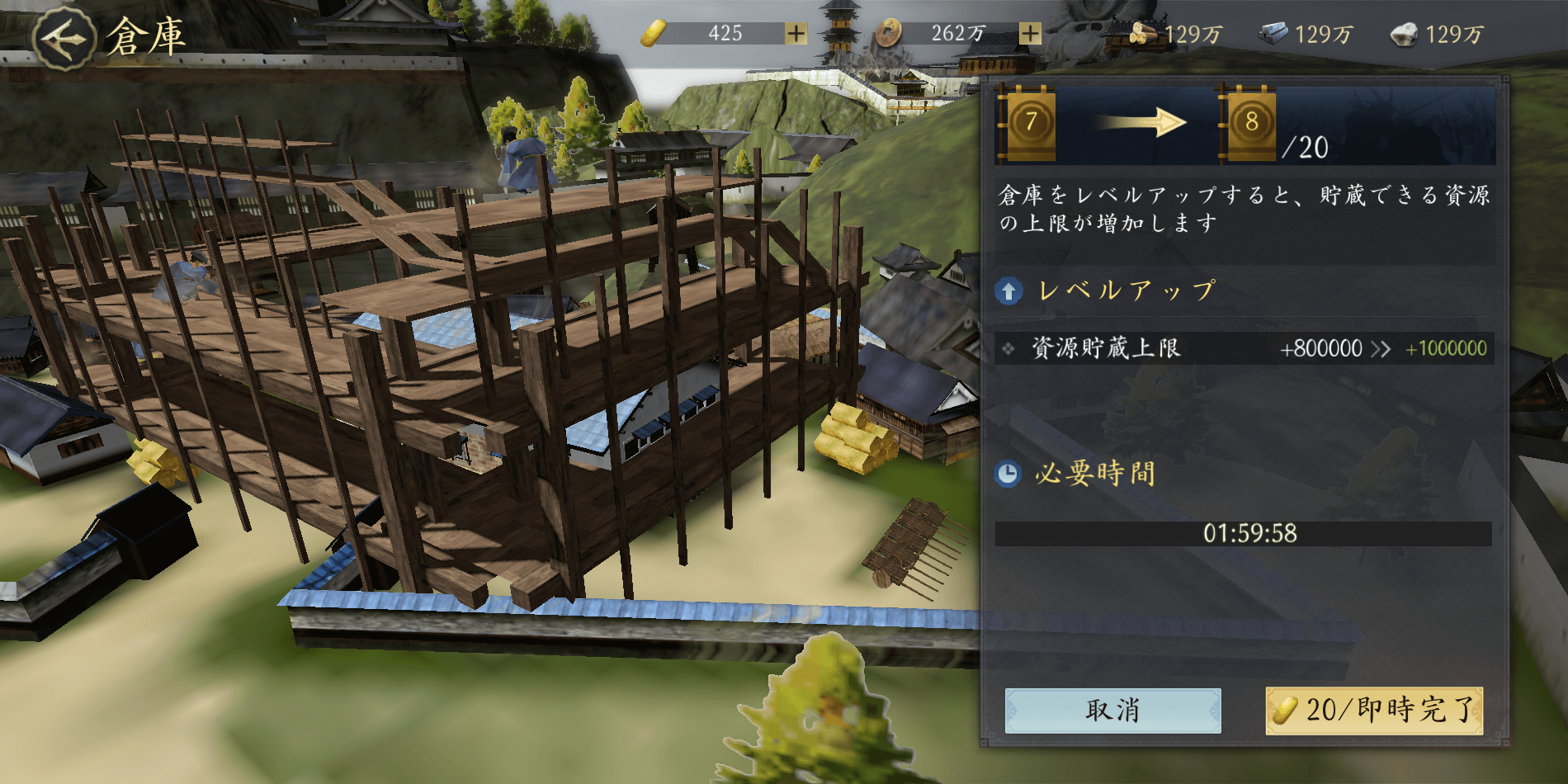
Task: Click the blue レベルアップ arrow icon
Action: [x=1008, y=290]
